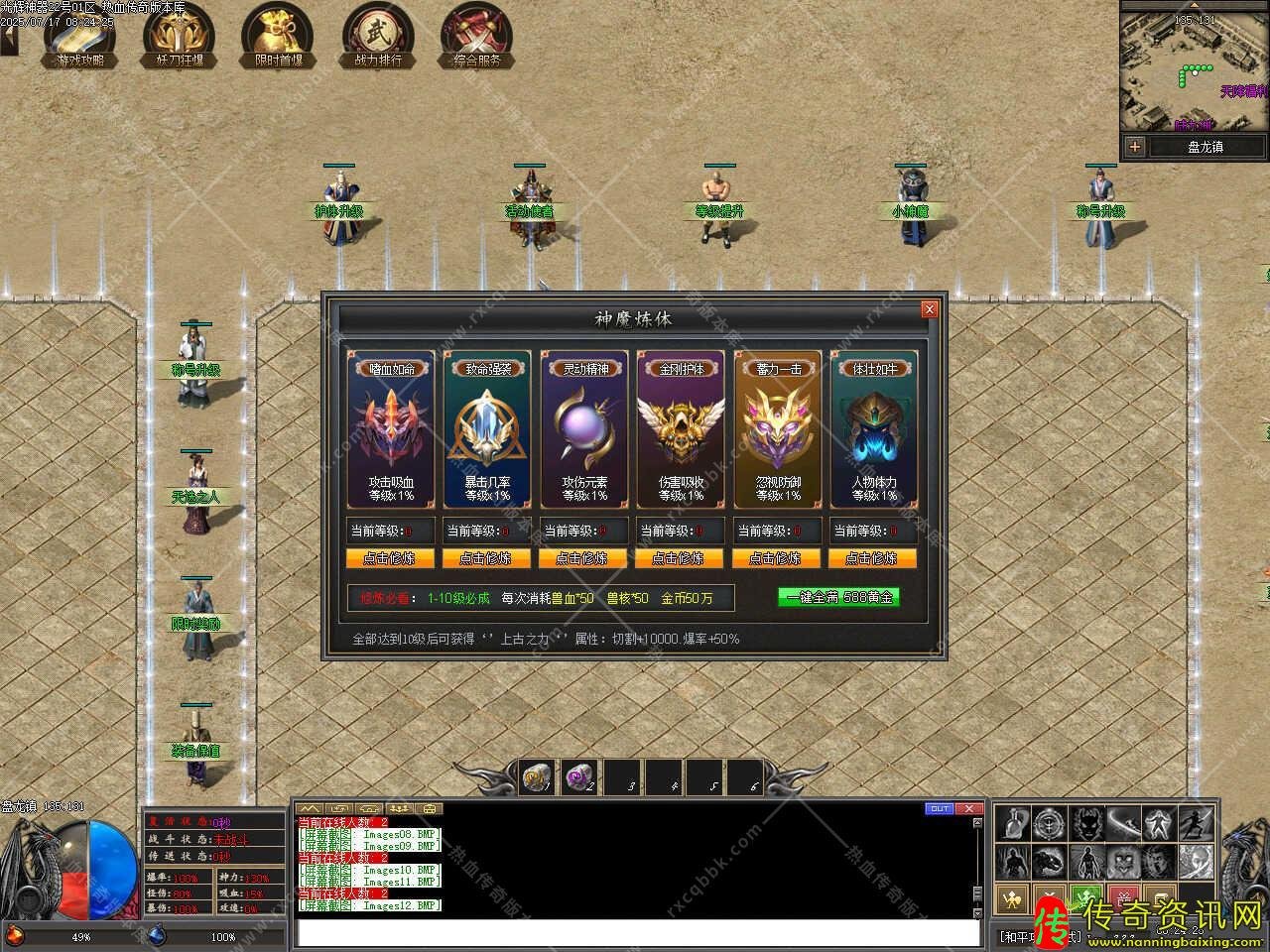
Task: Train the 金刚护体 skill
Action: point(680,558)
